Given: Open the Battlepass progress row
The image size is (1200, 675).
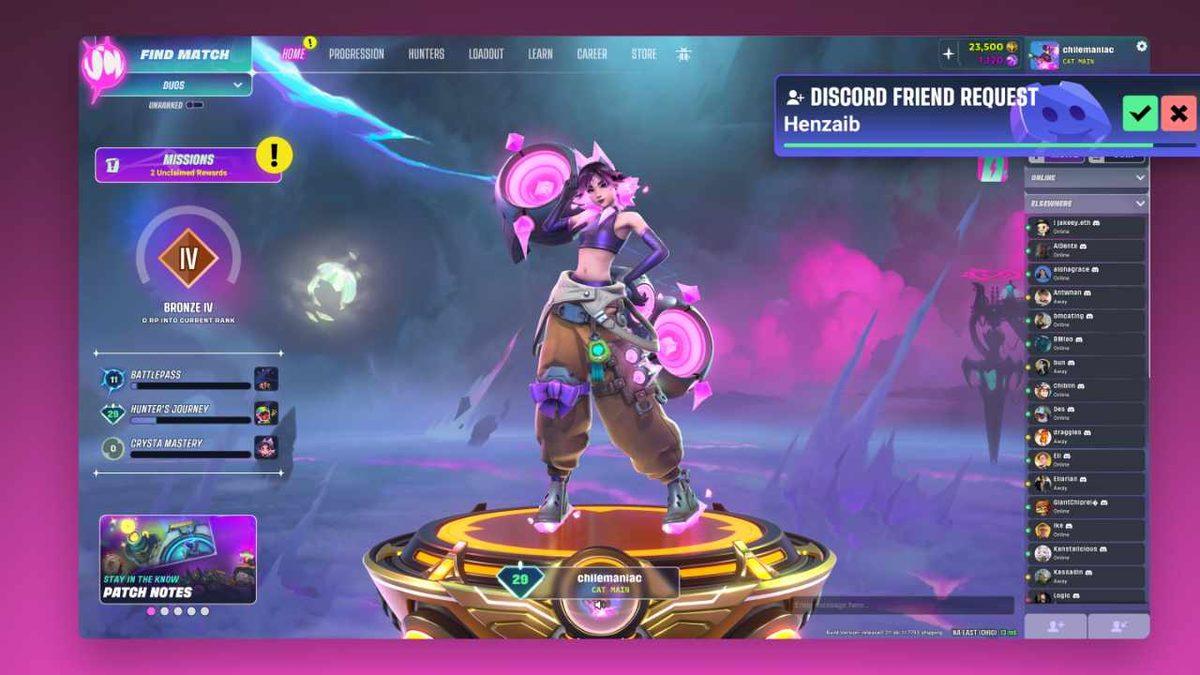Looking at the screenshot, I should [x=190, y=379].
